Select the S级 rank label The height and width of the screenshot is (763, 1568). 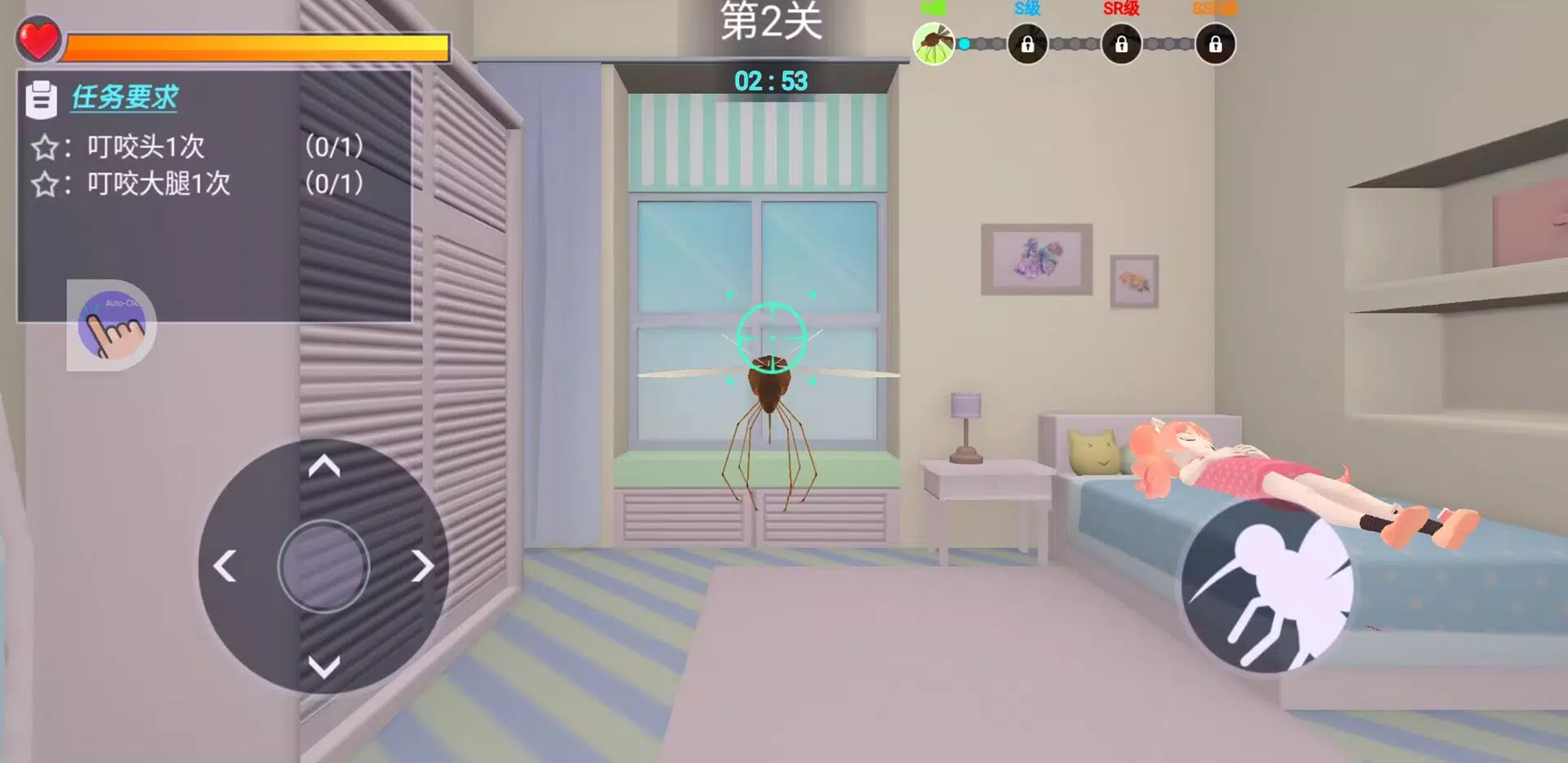1028,8
